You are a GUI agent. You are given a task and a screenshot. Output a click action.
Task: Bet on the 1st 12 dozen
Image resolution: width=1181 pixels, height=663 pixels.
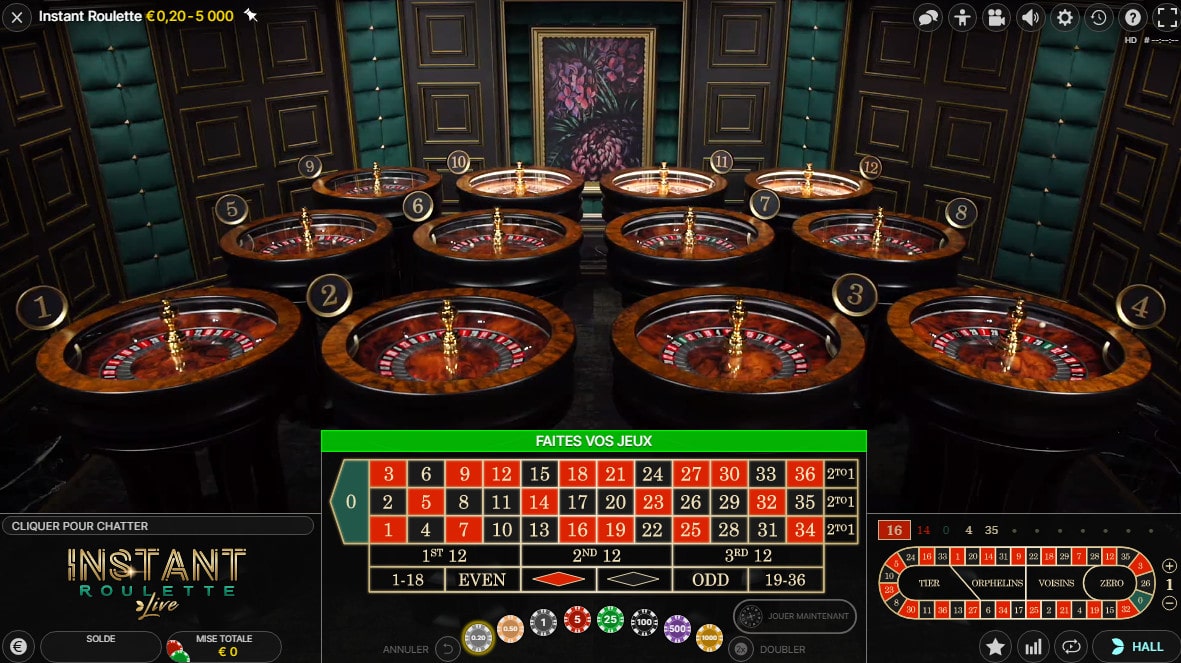445,555
